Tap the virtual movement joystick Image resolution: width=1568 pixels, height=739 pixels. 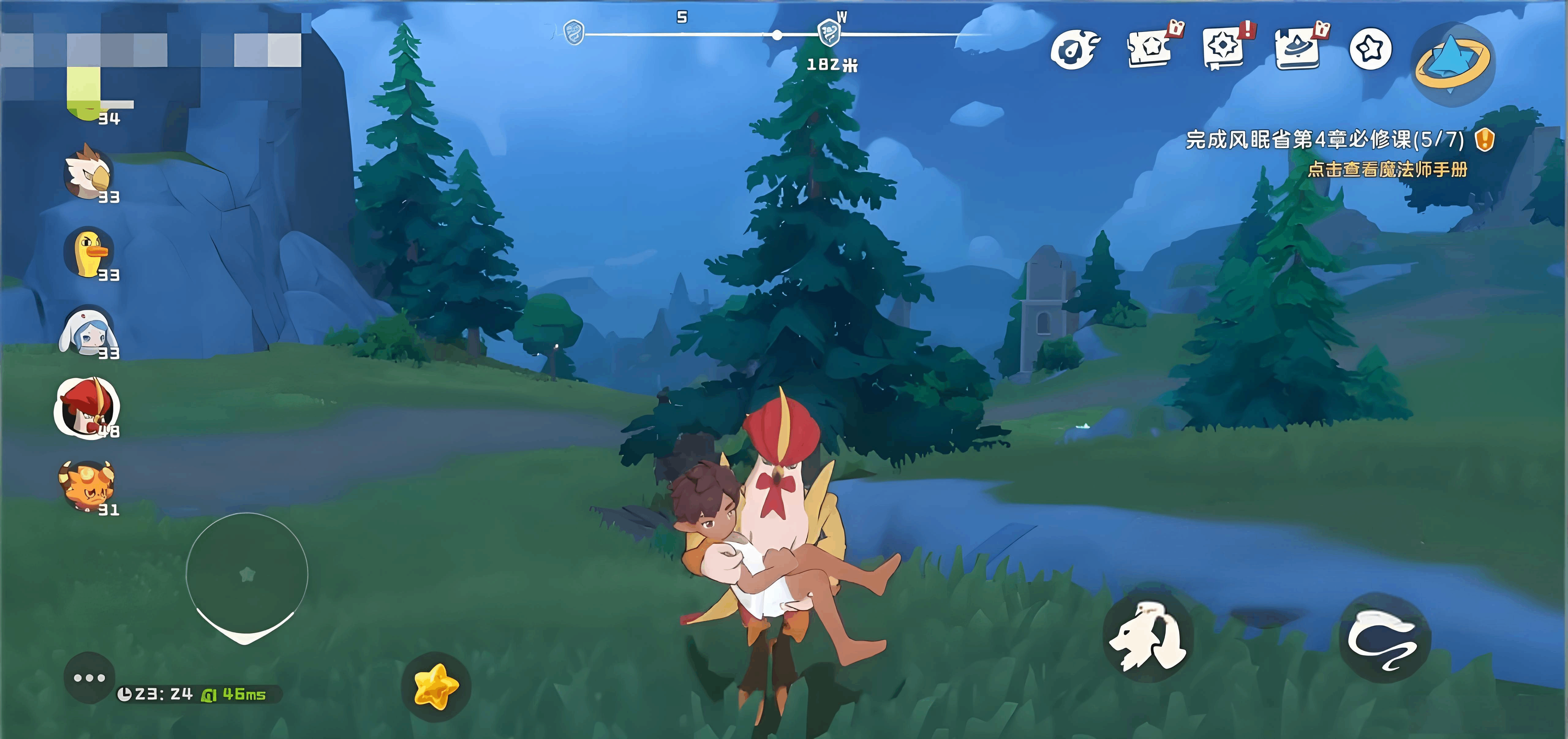(x=247, y=574)
